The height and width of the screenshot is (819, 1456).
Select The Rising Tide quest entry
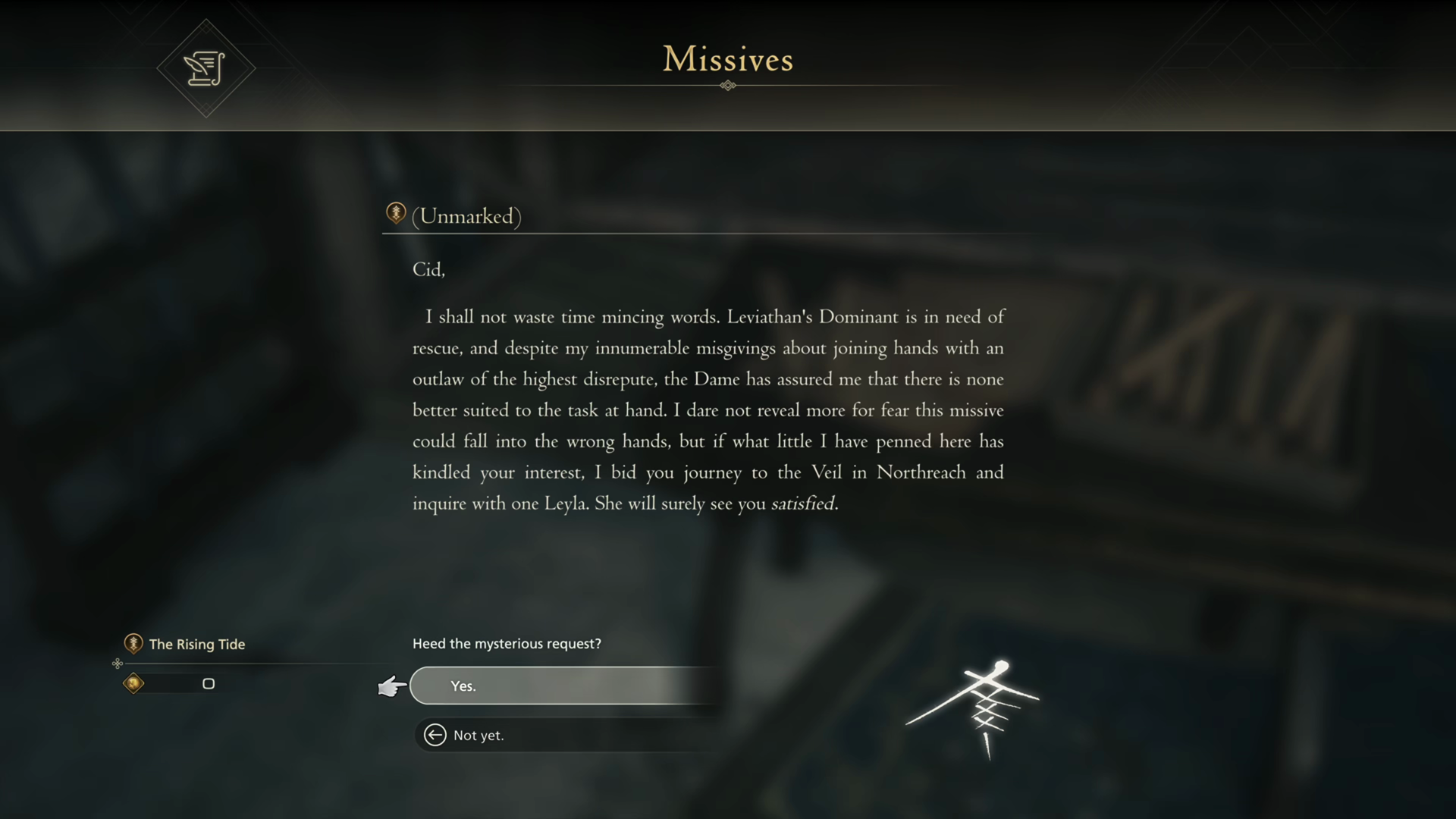(196, 644)
